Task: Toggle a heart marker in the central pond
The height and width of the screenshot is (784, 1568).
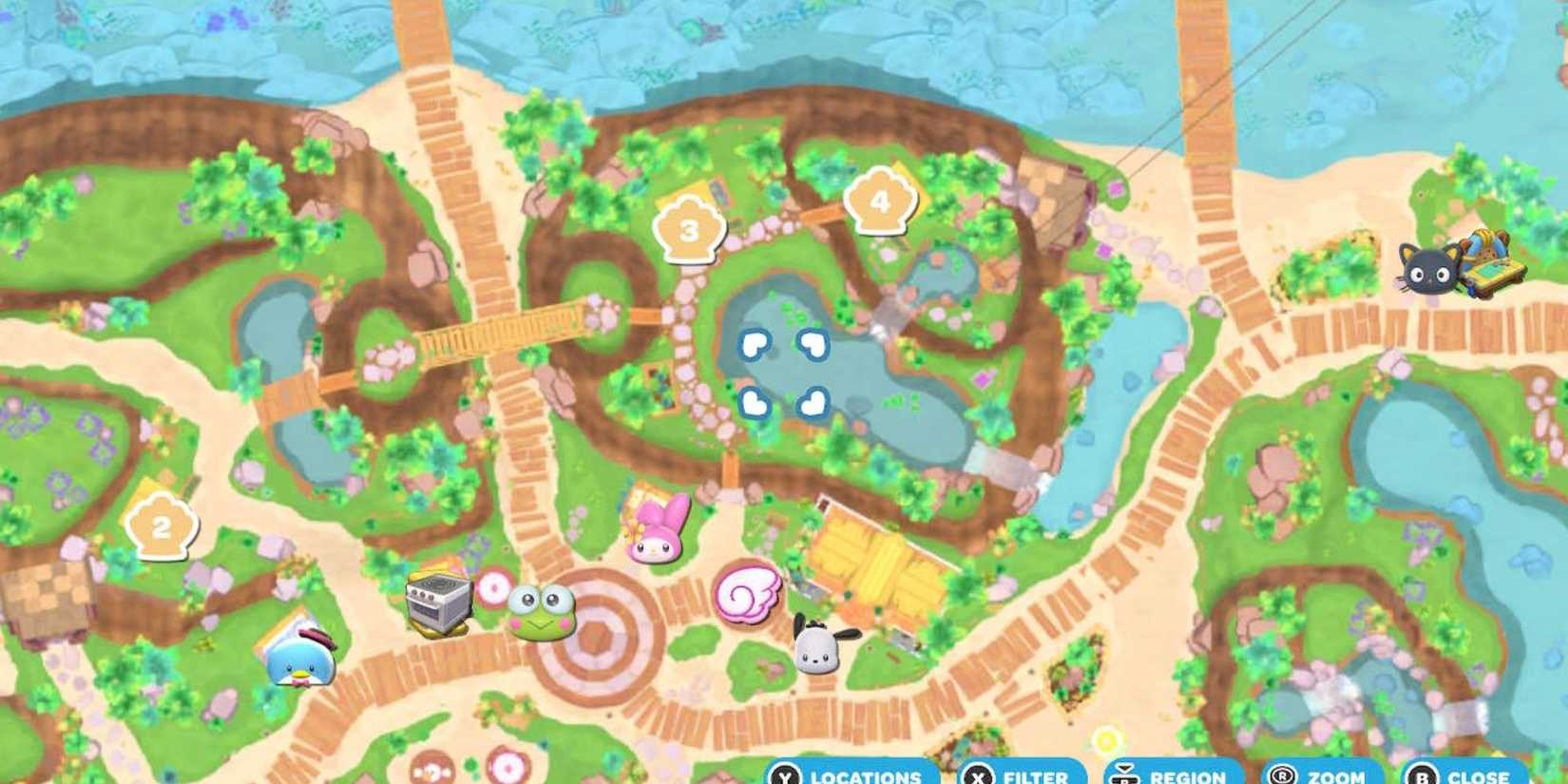Action: tap(754, 345)
